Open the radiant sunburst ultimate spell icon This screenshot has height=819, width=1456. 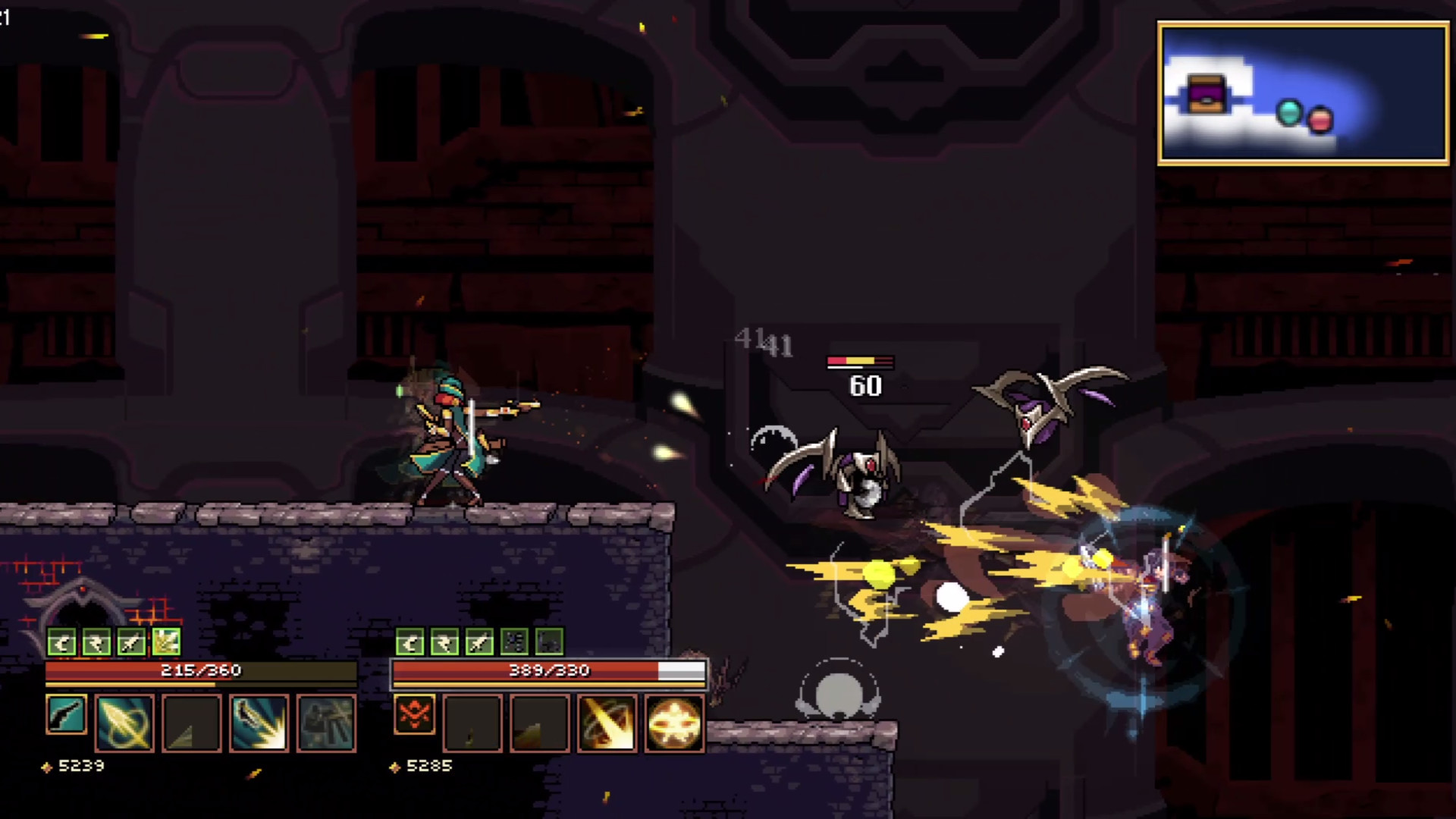coord(674,720)
